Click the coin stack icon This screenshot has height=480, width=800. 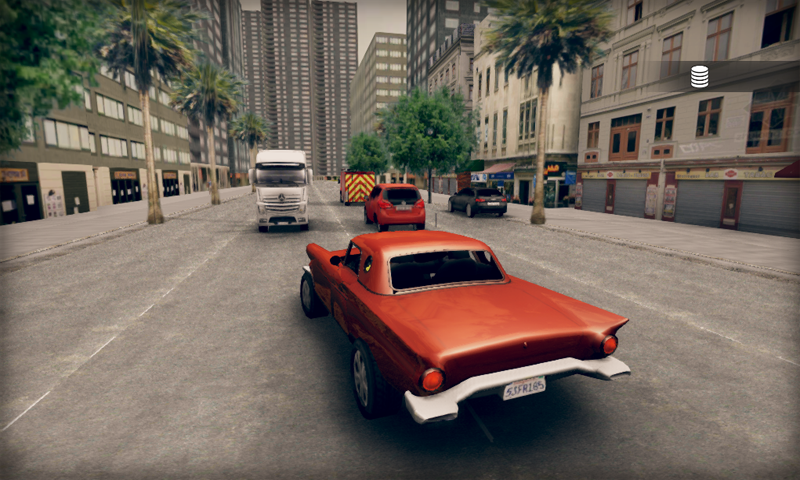699,76
